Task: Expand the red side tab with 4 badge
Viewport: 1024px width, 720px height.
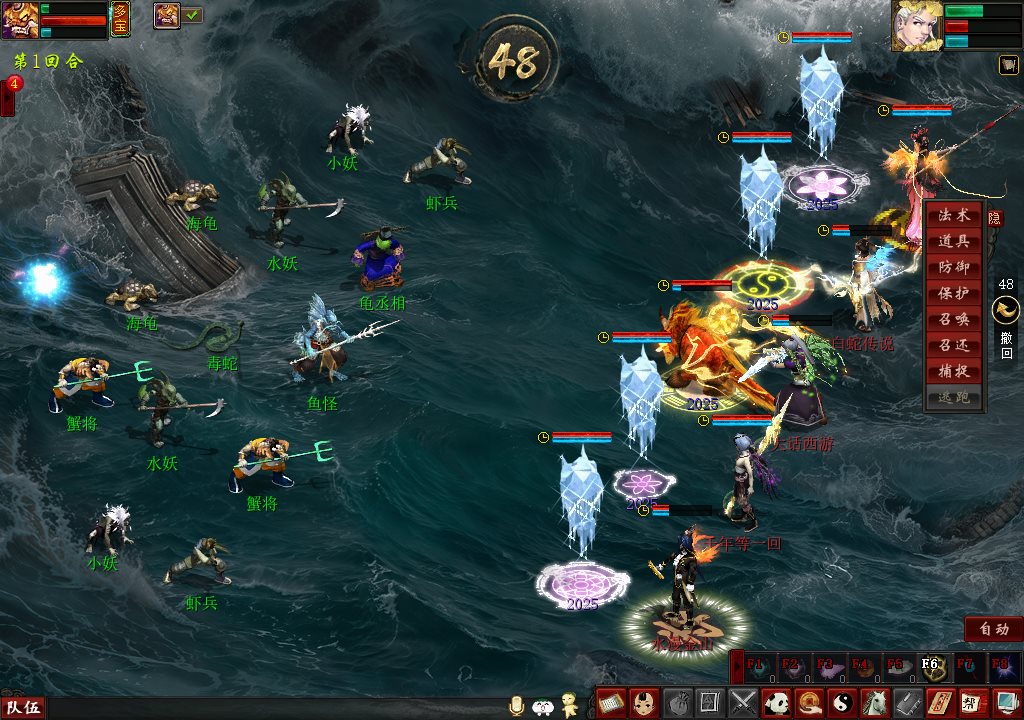Action: [x=8, y=96]
